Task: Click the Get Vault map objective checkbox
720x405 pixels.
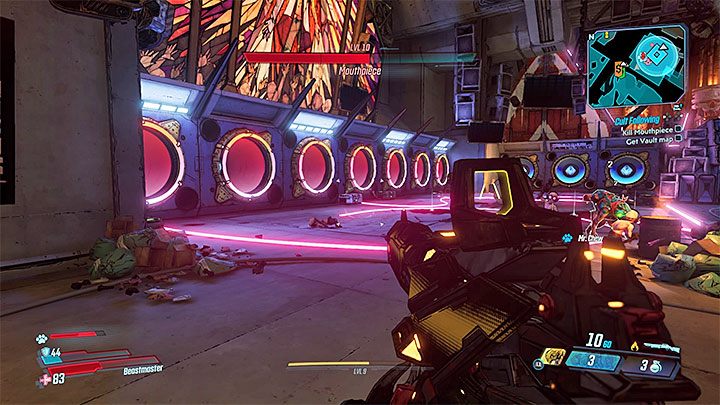Action: [678, 139]
